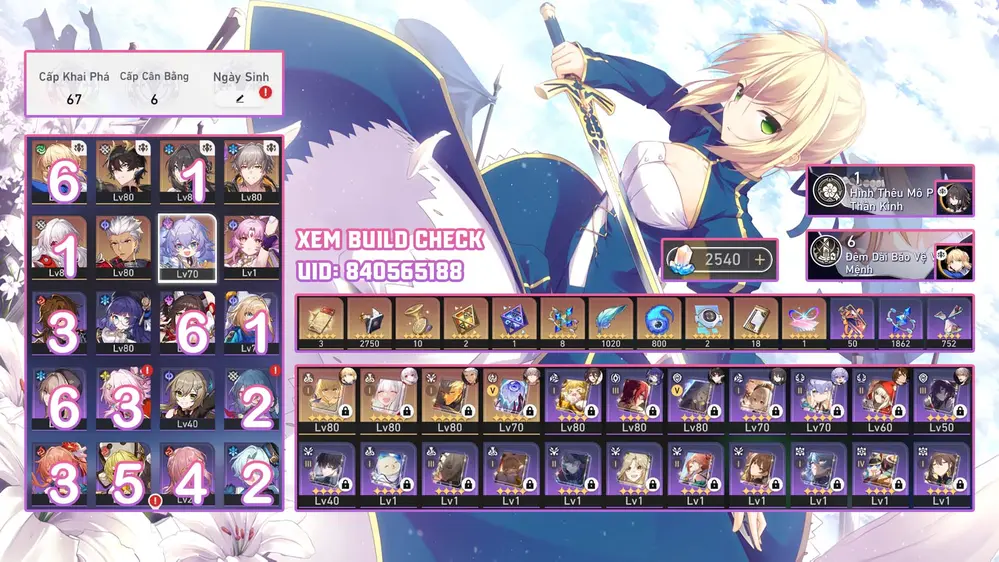
Task: Choose the blue swirl item showing 800
Action: point(659,321)
